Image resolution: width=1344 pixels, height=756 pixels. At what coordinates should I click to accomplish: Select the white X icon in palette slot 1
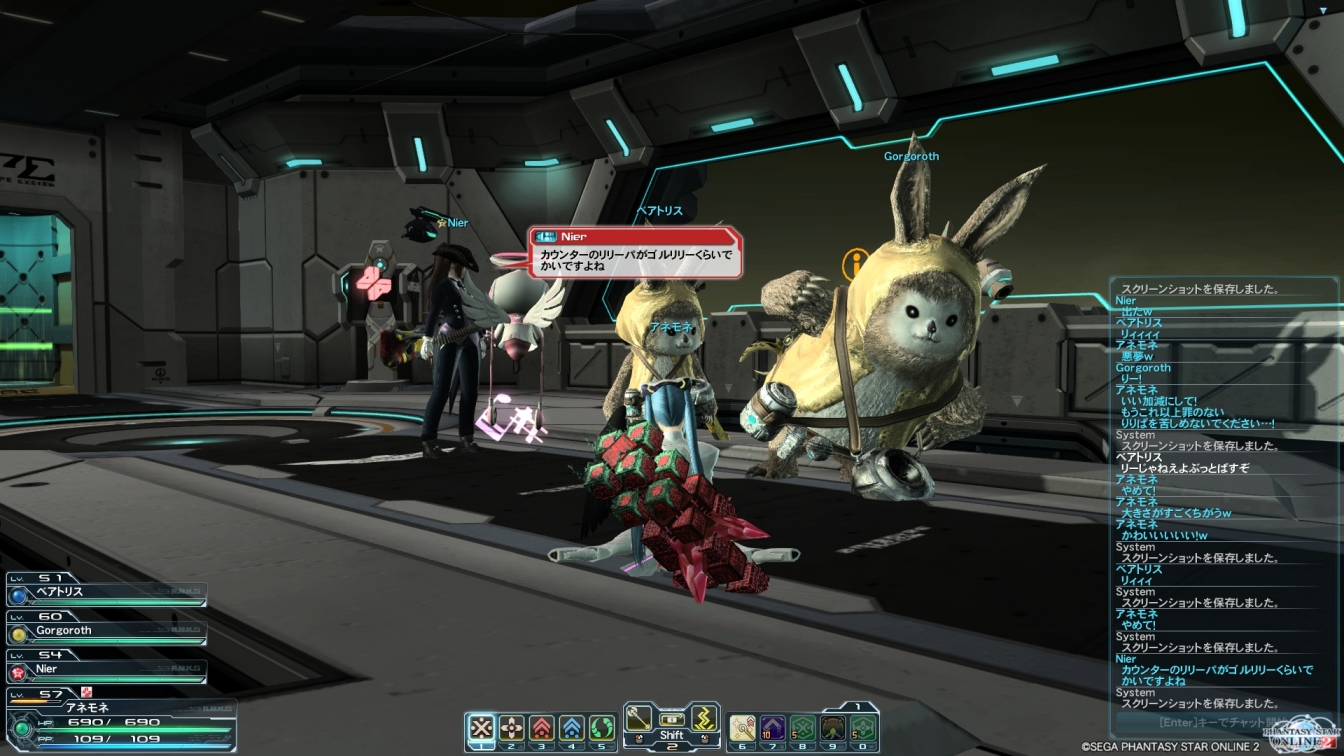pyautogui.click(x=482, y=728)
